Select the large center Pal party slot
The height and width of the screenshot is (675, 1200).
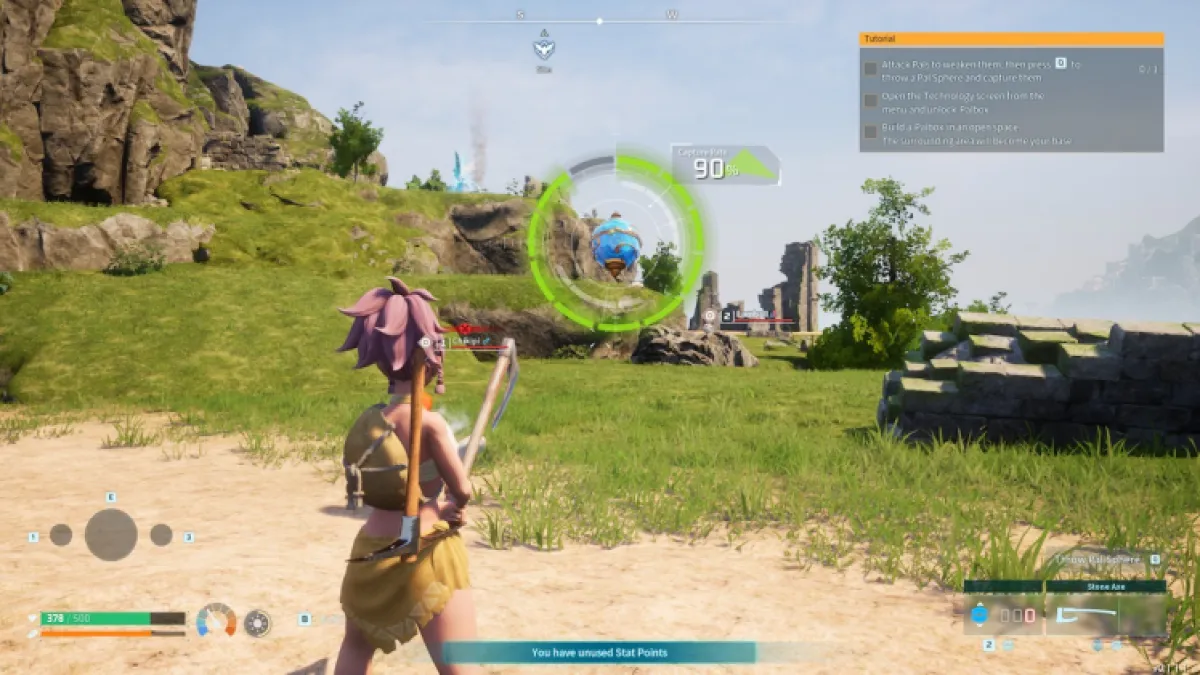coord(111,535)
